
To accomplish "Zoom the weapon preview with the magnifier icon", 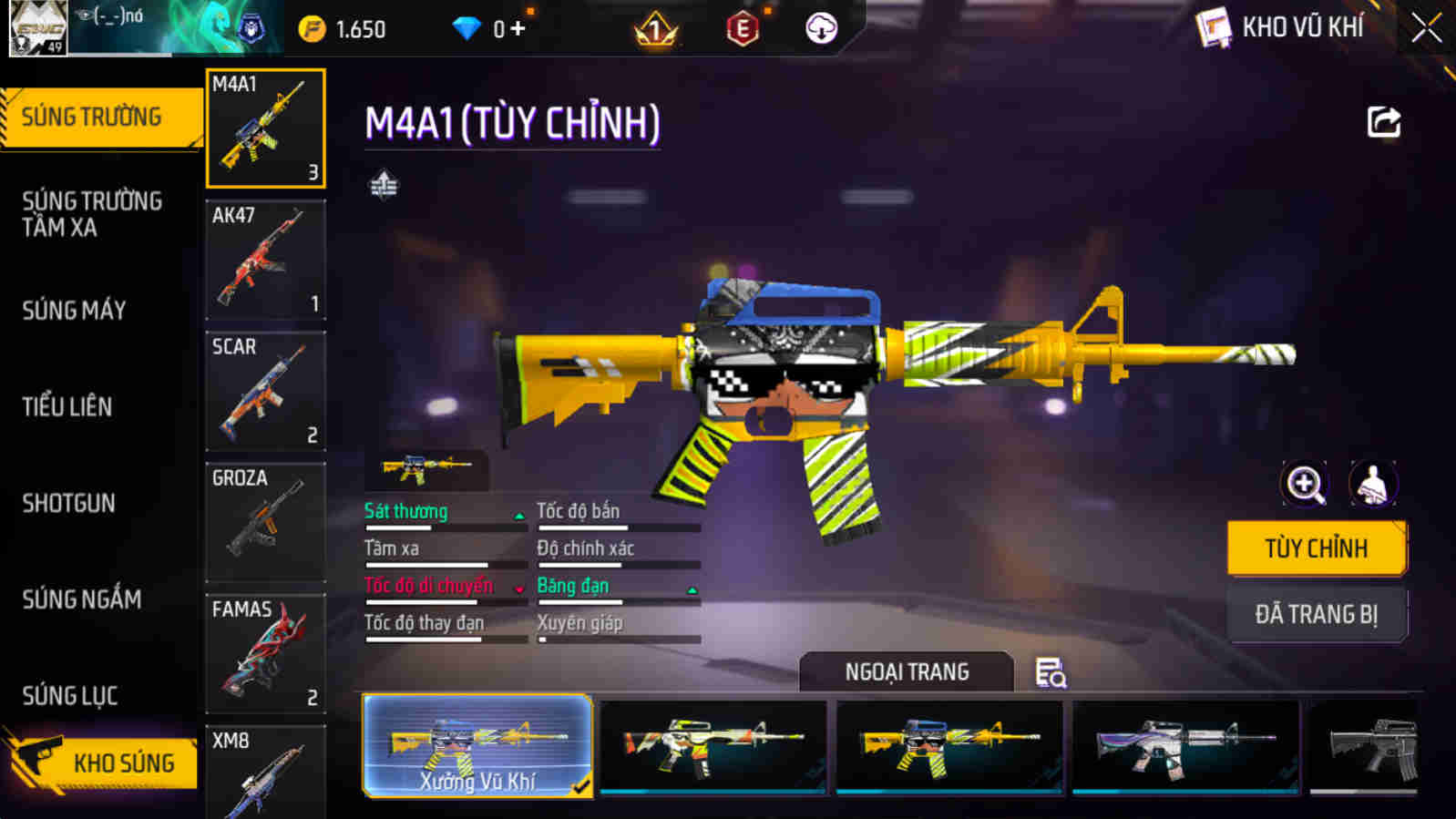I will pos(1305,483).
